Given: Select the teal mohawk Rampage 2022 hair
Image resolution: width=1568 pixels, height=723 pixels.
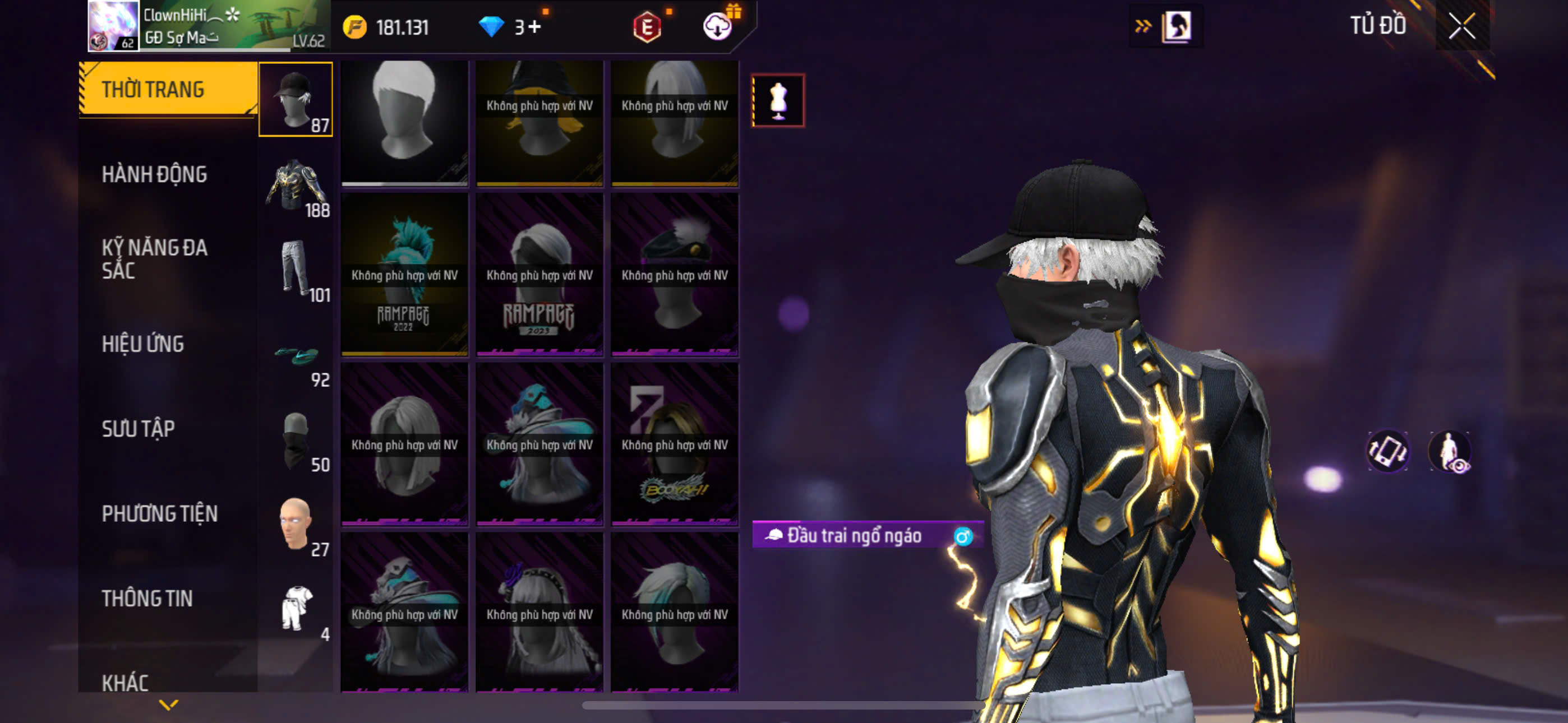Looking at the screenshot, I should 404,274.
